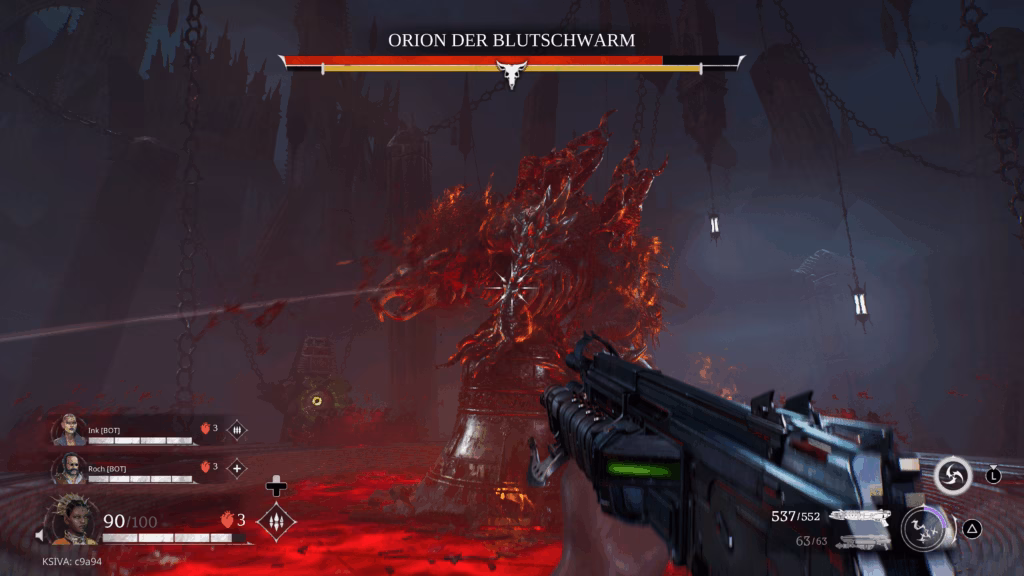The width and height of the screenshot is (1024, 576).
Task: Click Ink's diamond ammo perk icon
Action: (x=237, y=430)
